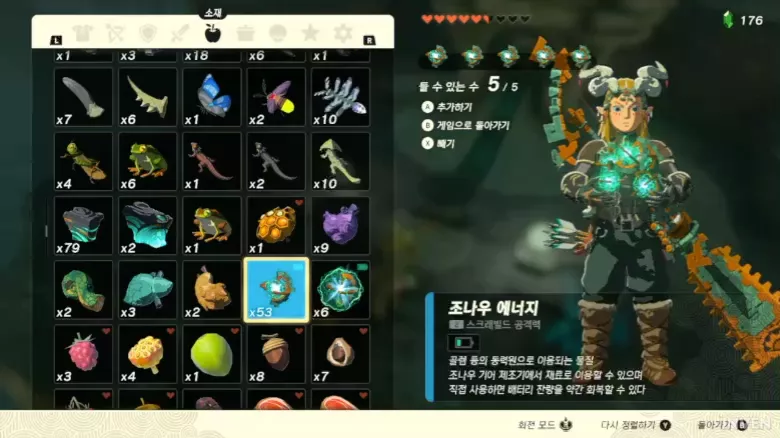Choose the yellow frog slot

pyautogui.click(x=212, y=225)
